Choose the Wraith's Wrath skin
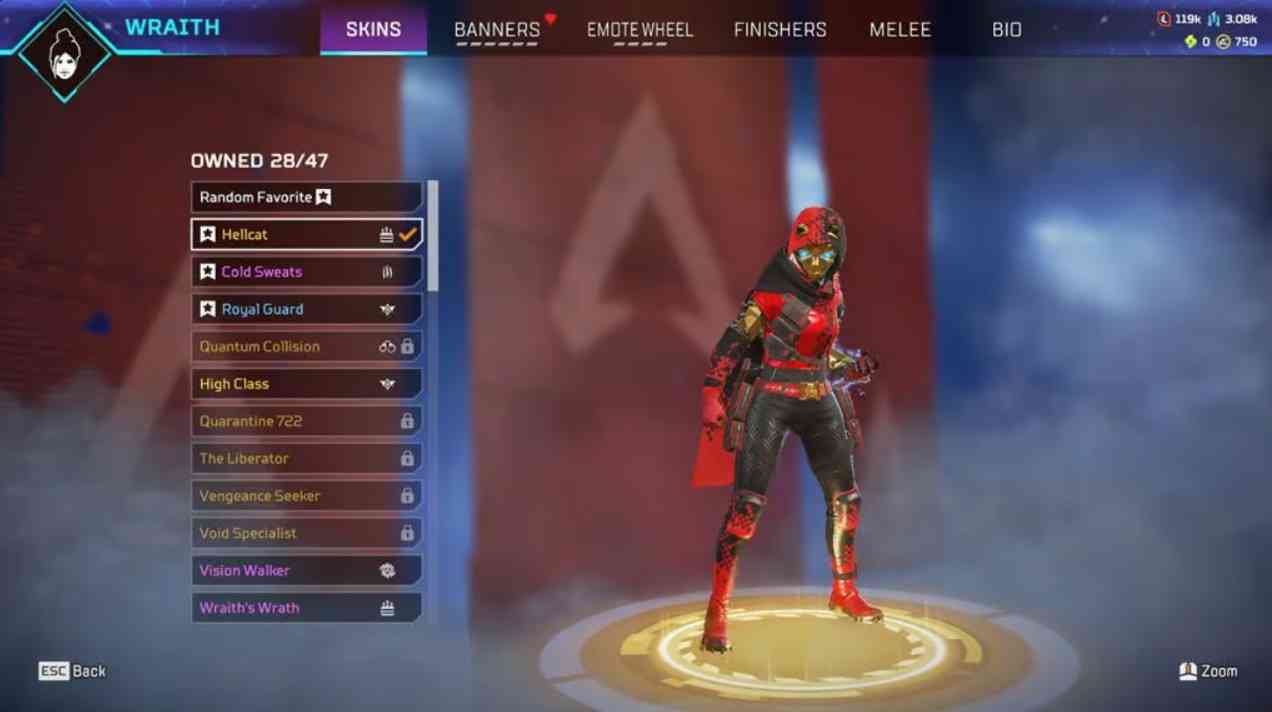The image size is (1272, 712). pos(306,608)
